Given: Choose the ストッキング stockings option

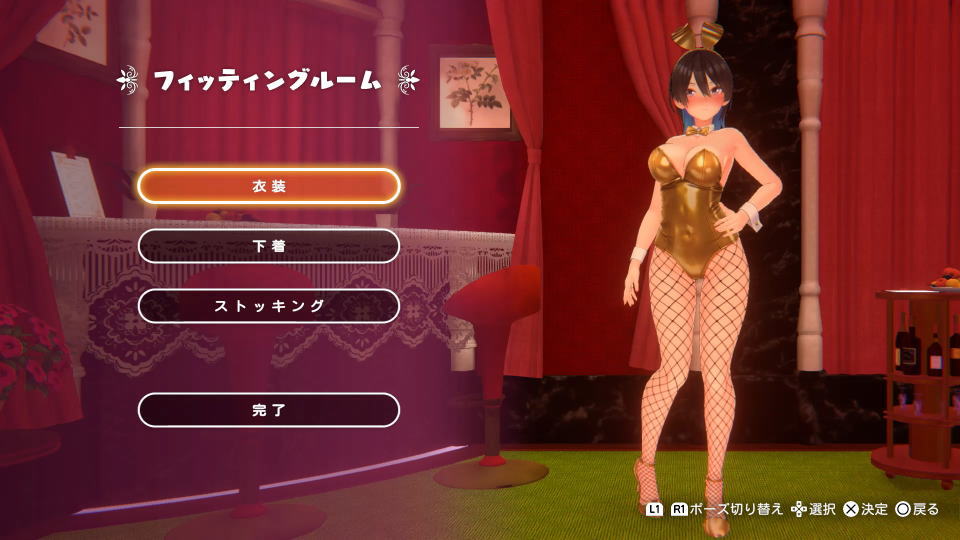Looking at the screenshot, I should point(269,306).
